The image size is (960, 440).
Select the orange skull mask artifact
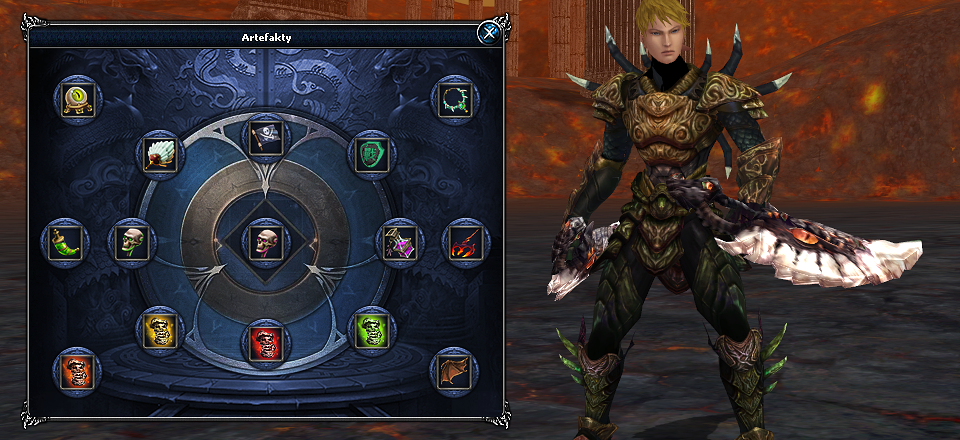(x=76, y=371)
